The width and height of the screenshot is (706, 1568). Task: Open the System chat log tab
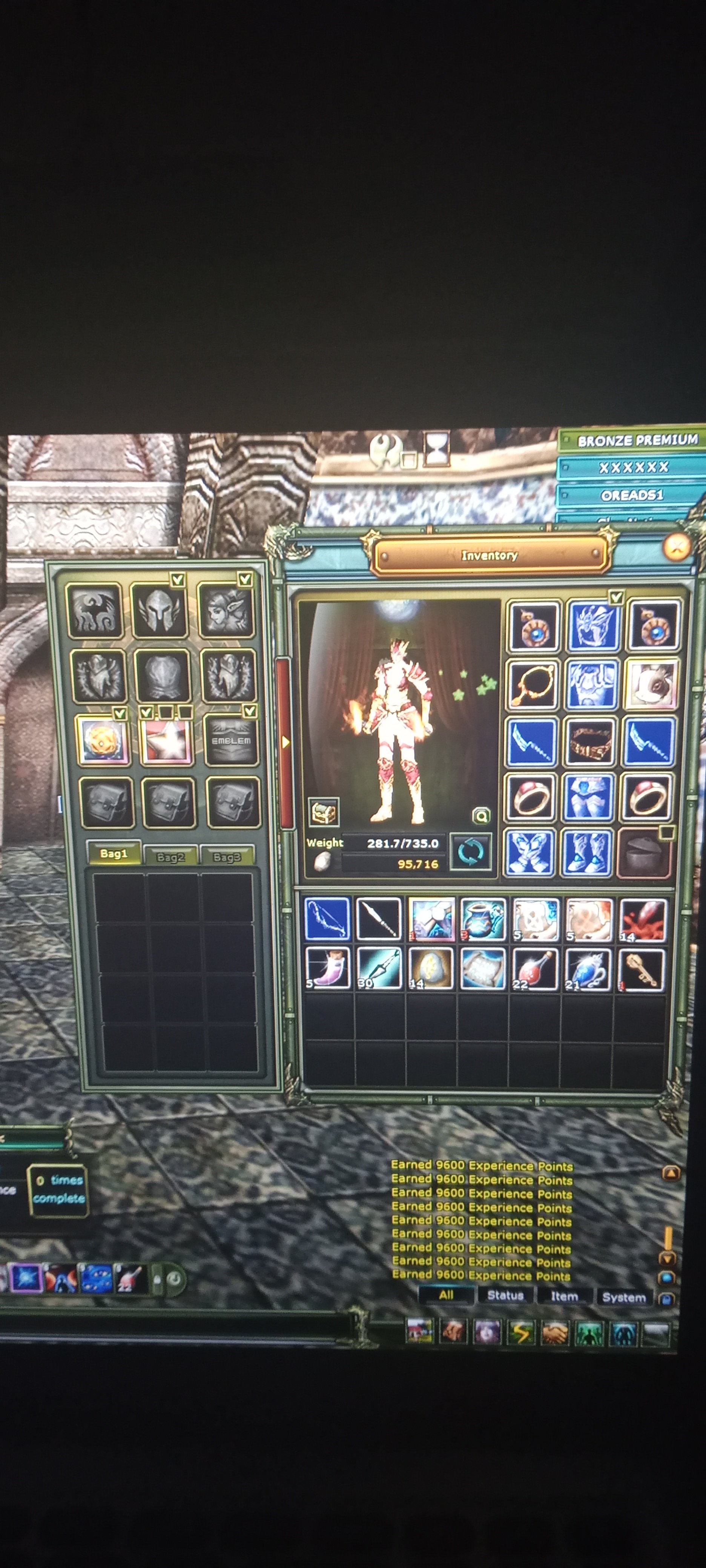pyautogui.click(x=624, y=1297)
